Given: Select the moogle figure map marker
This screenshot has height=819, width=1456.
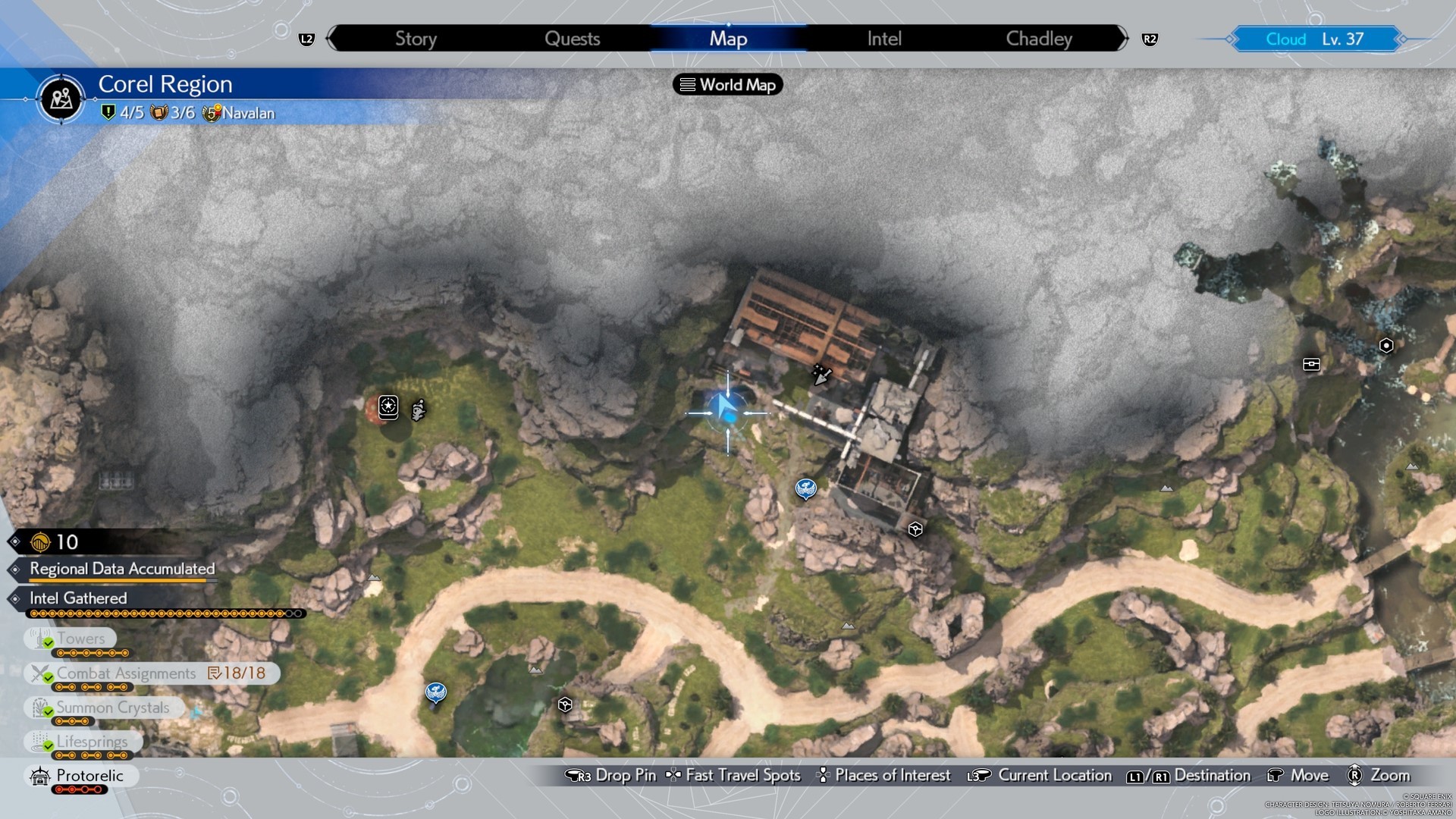Looking at the screenshot, I should (418, 410).
